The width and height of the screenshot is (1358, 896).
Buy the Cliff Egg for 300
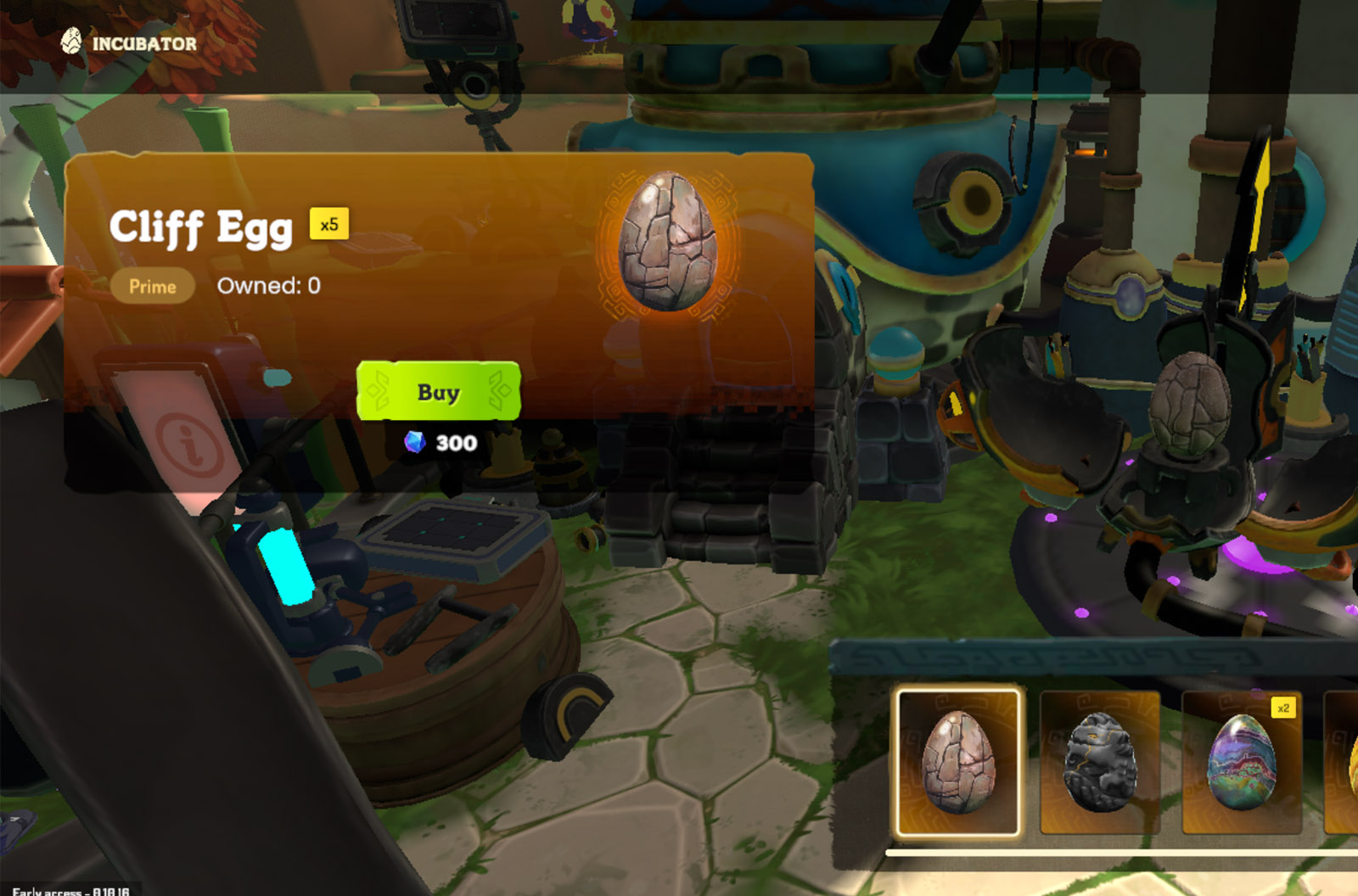[x=438, y=391]
